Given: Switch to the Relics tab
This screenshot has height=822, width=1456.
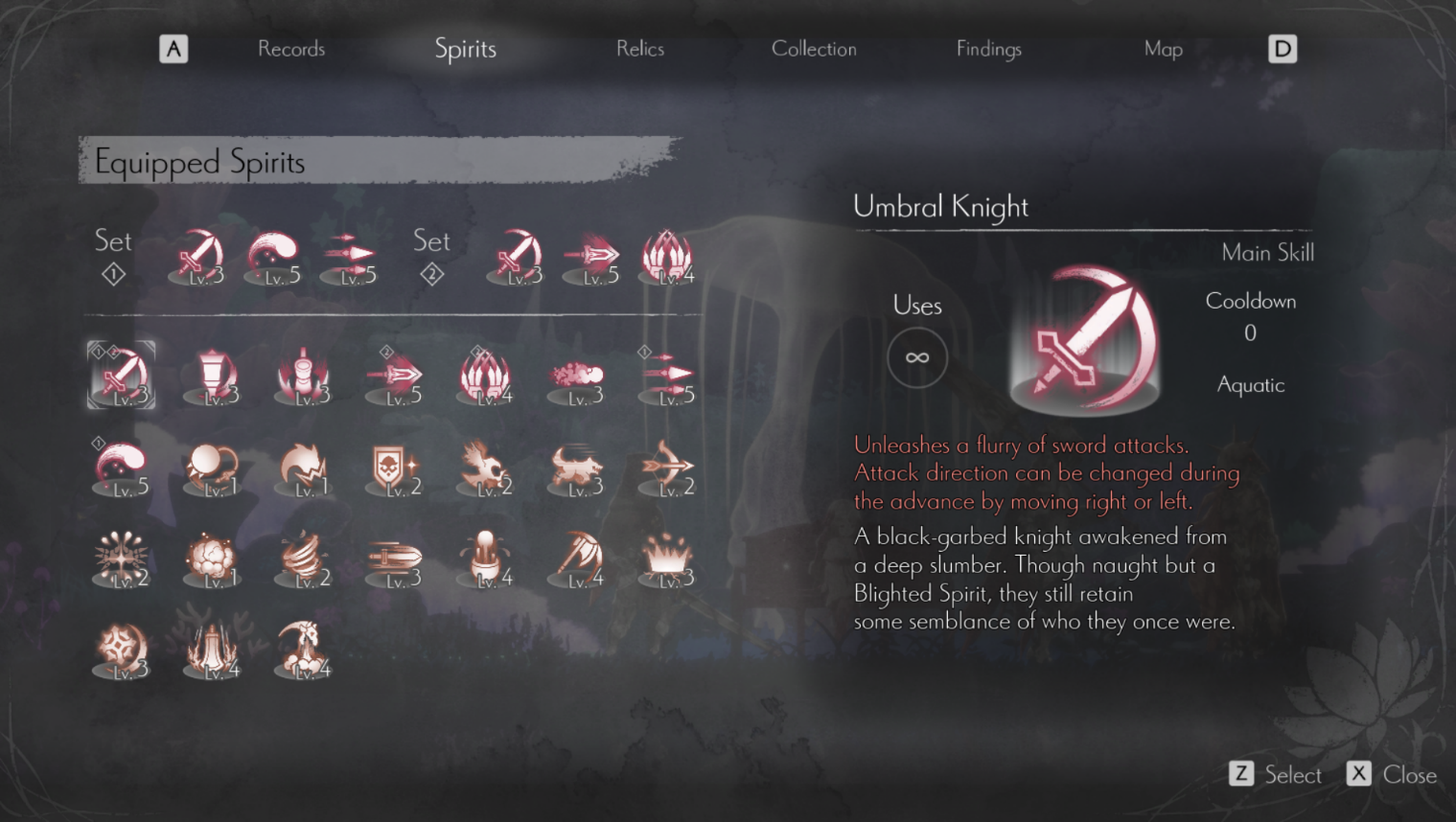Looking at the screenshot, I should 640,49.
